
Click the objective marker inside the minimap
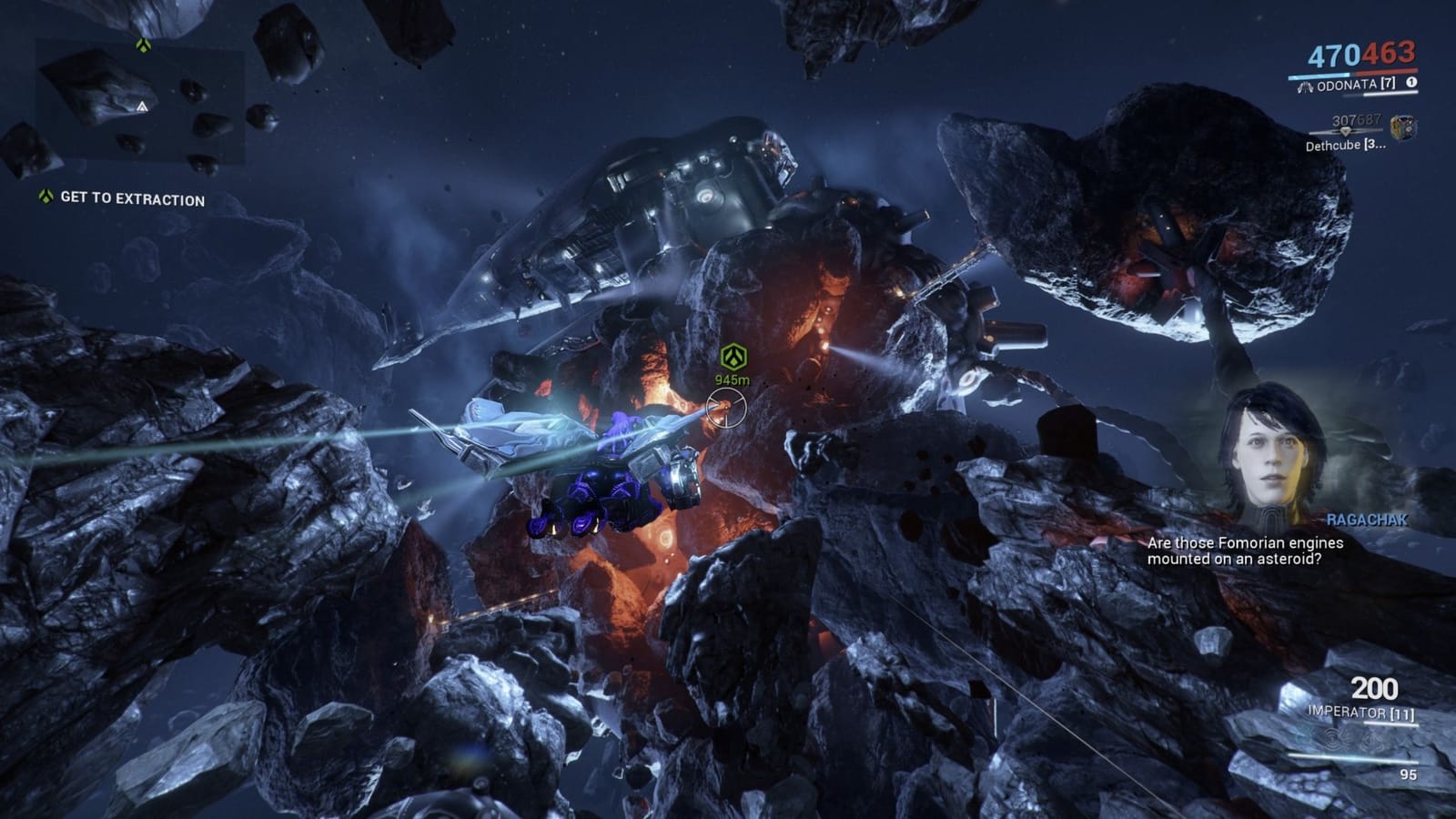(144, 43)
